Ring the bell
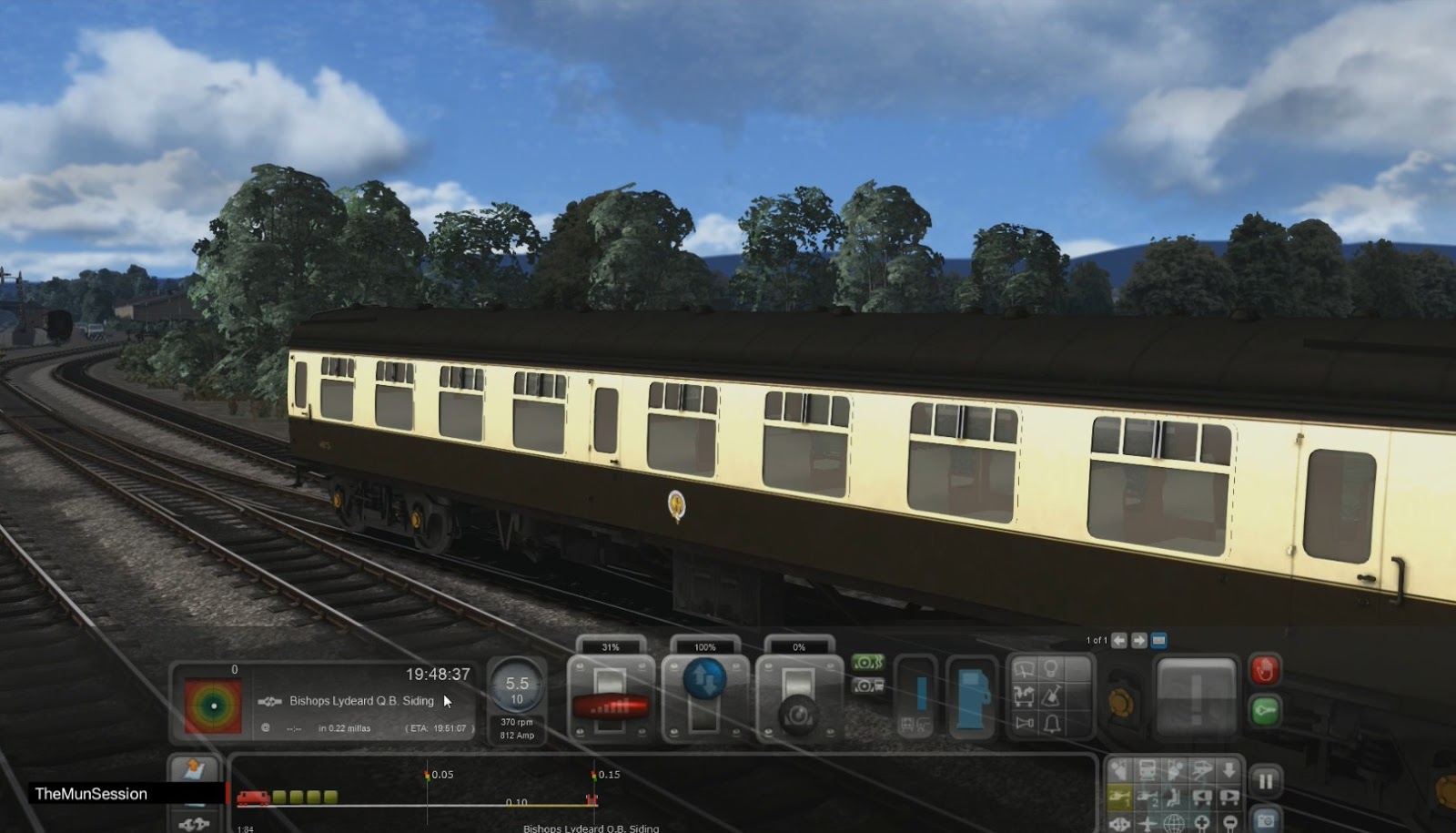Screen dimensions: 1456x833 (x=1050, y=724)
